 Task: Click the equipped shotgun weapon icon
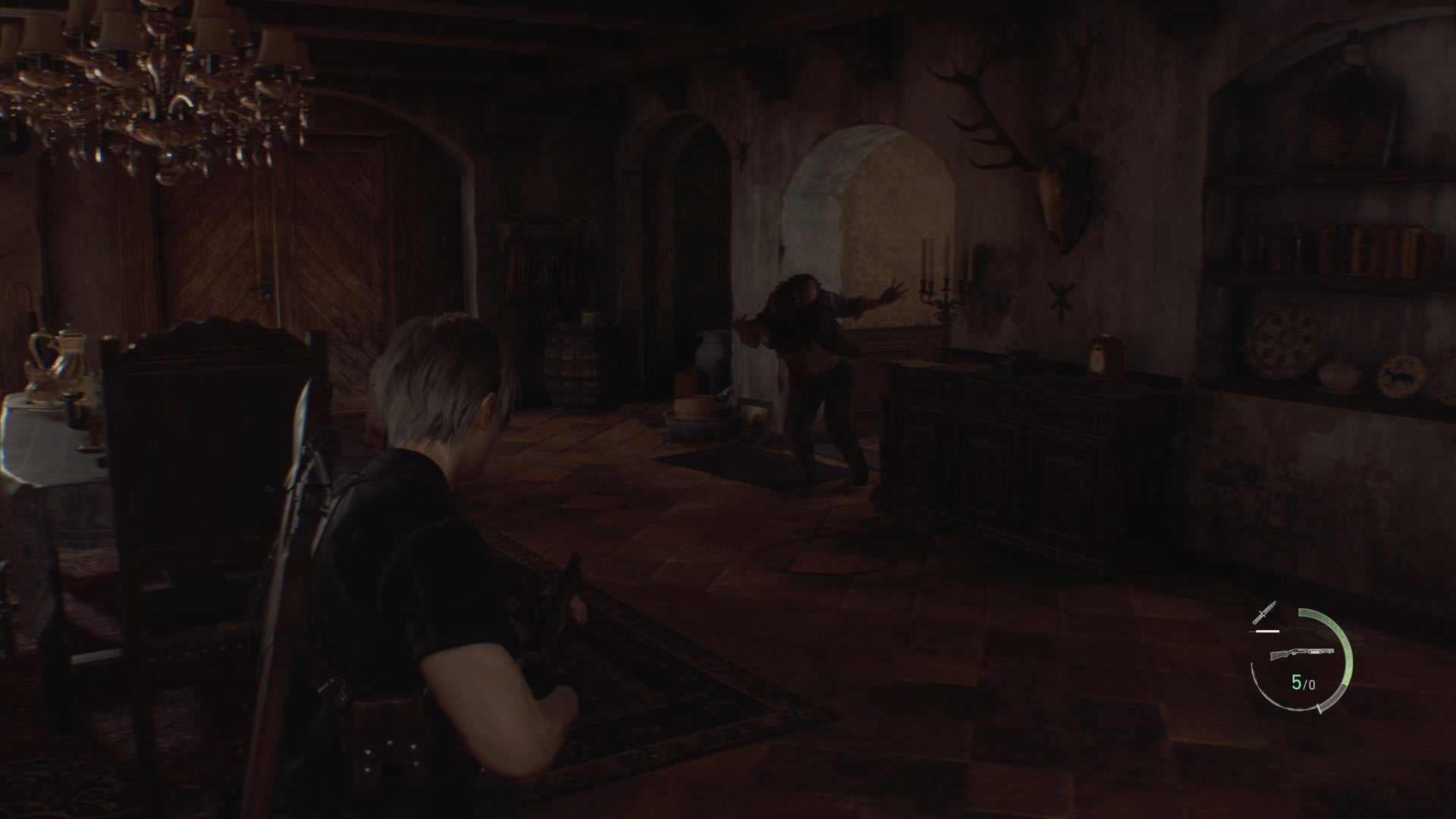[1301, 654]
